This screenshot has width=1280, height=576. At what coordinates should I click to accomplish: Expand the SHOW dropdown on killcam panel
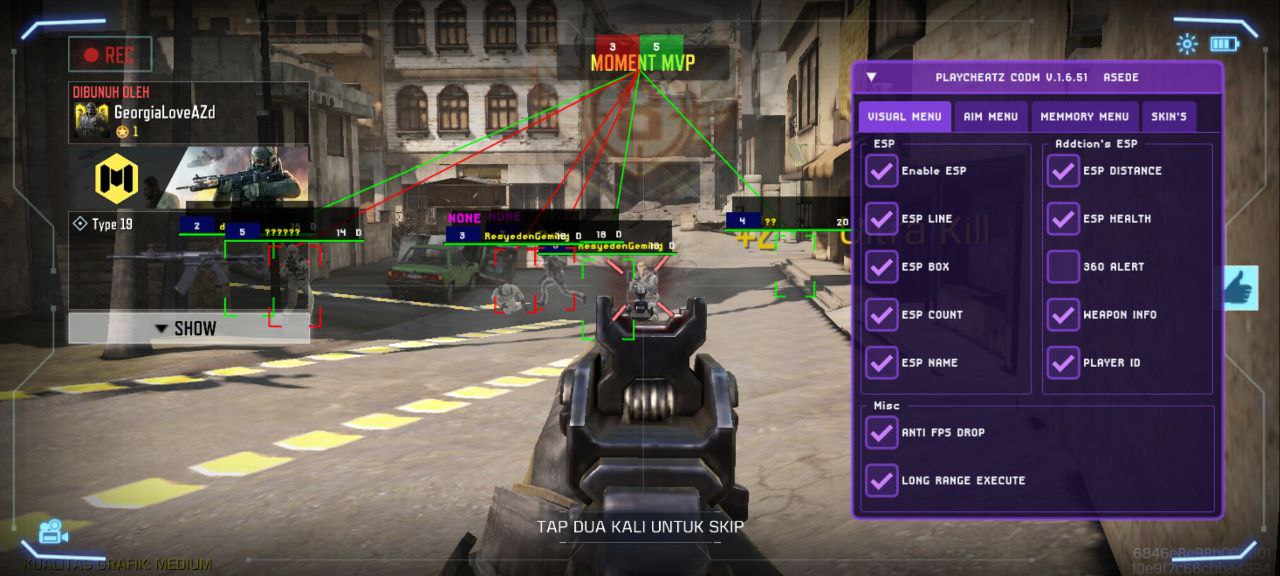tap(187, 328)
